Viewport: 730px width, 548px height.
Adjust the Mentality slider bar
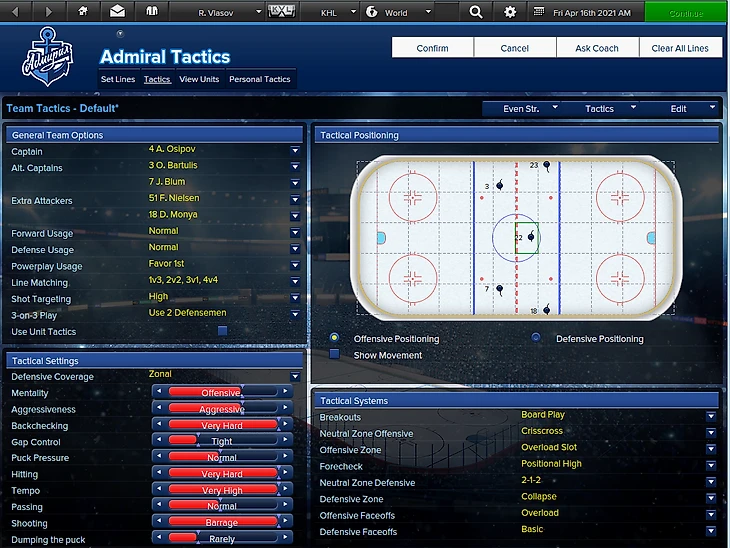point(221,393)
